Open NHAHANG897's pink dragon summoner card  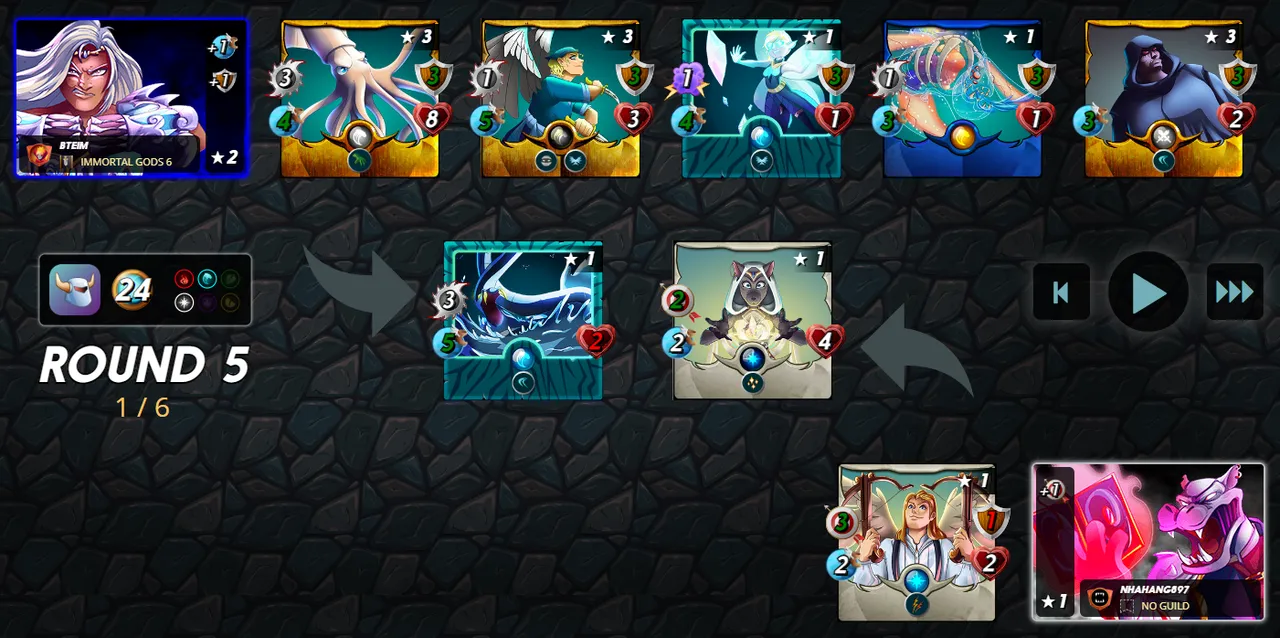(1148, 541)
